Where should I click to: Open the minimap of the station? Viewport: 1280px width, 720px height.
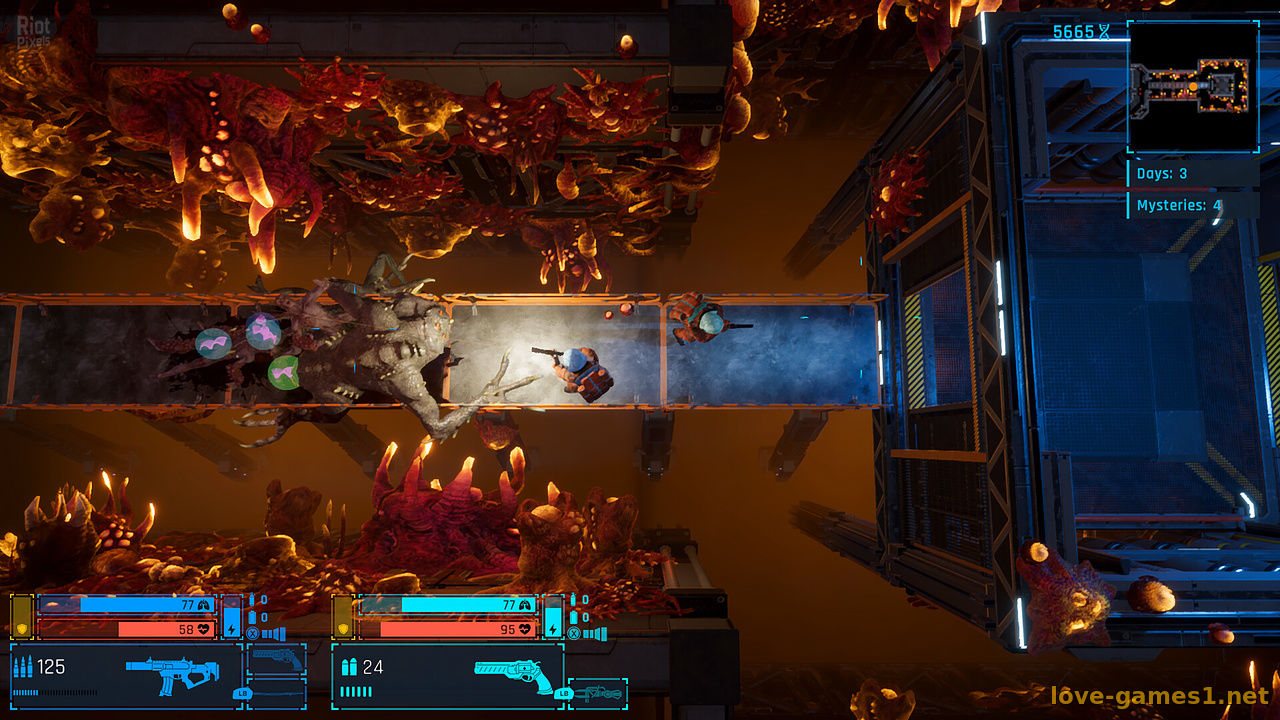pyautogui.click(x=1192, y=87)
